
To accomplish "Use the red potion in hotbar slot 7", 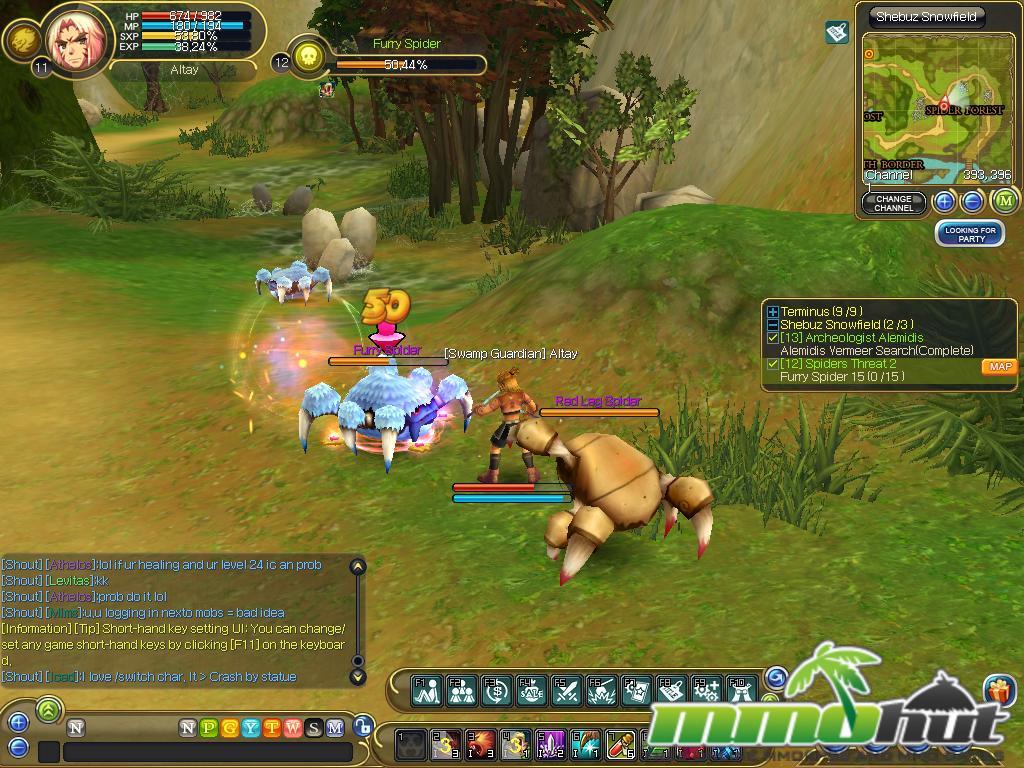I will [x=621, y=745].
